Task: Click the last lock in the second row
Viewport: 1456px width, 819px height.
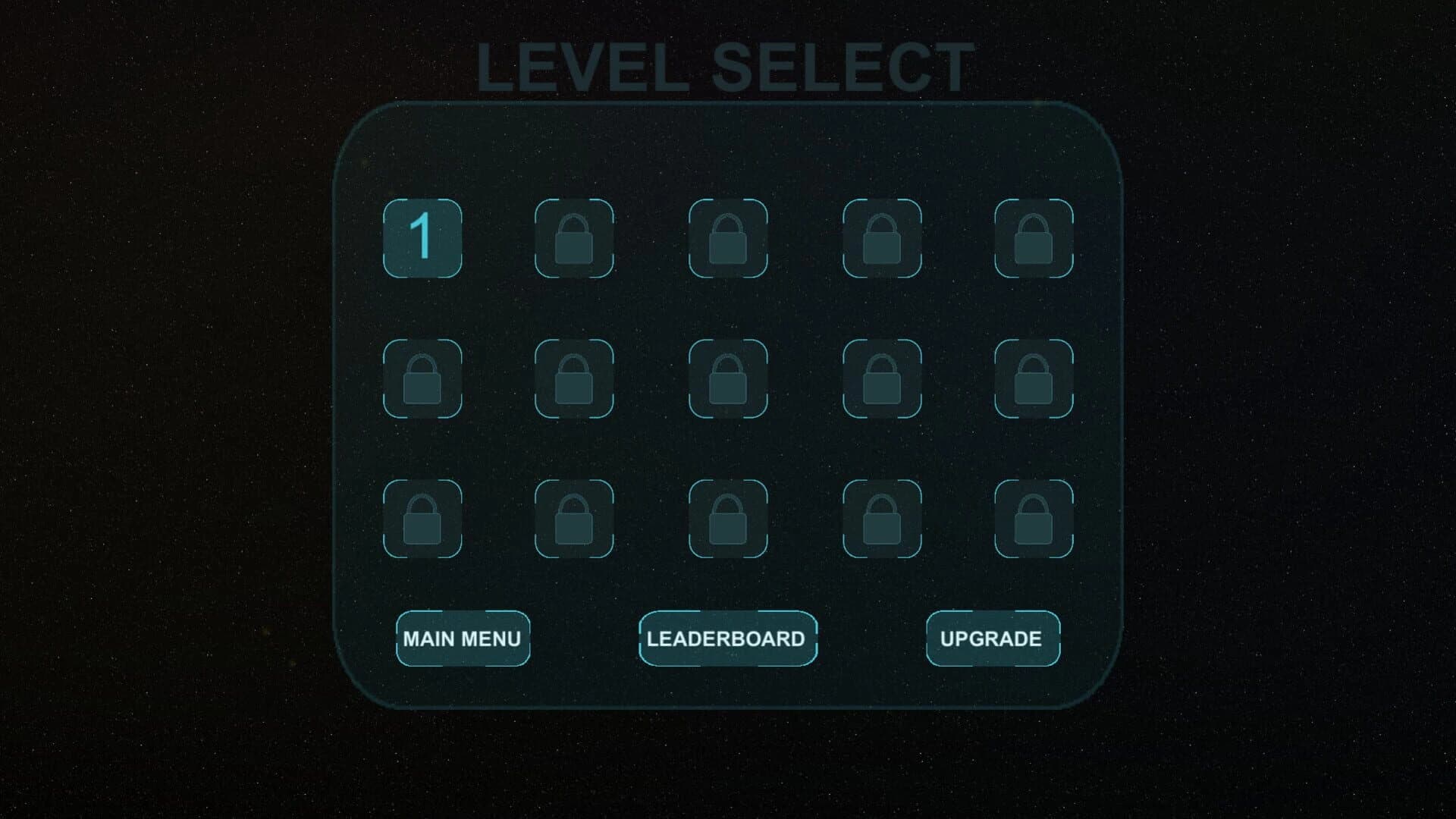Action: tap(1034, 379)
